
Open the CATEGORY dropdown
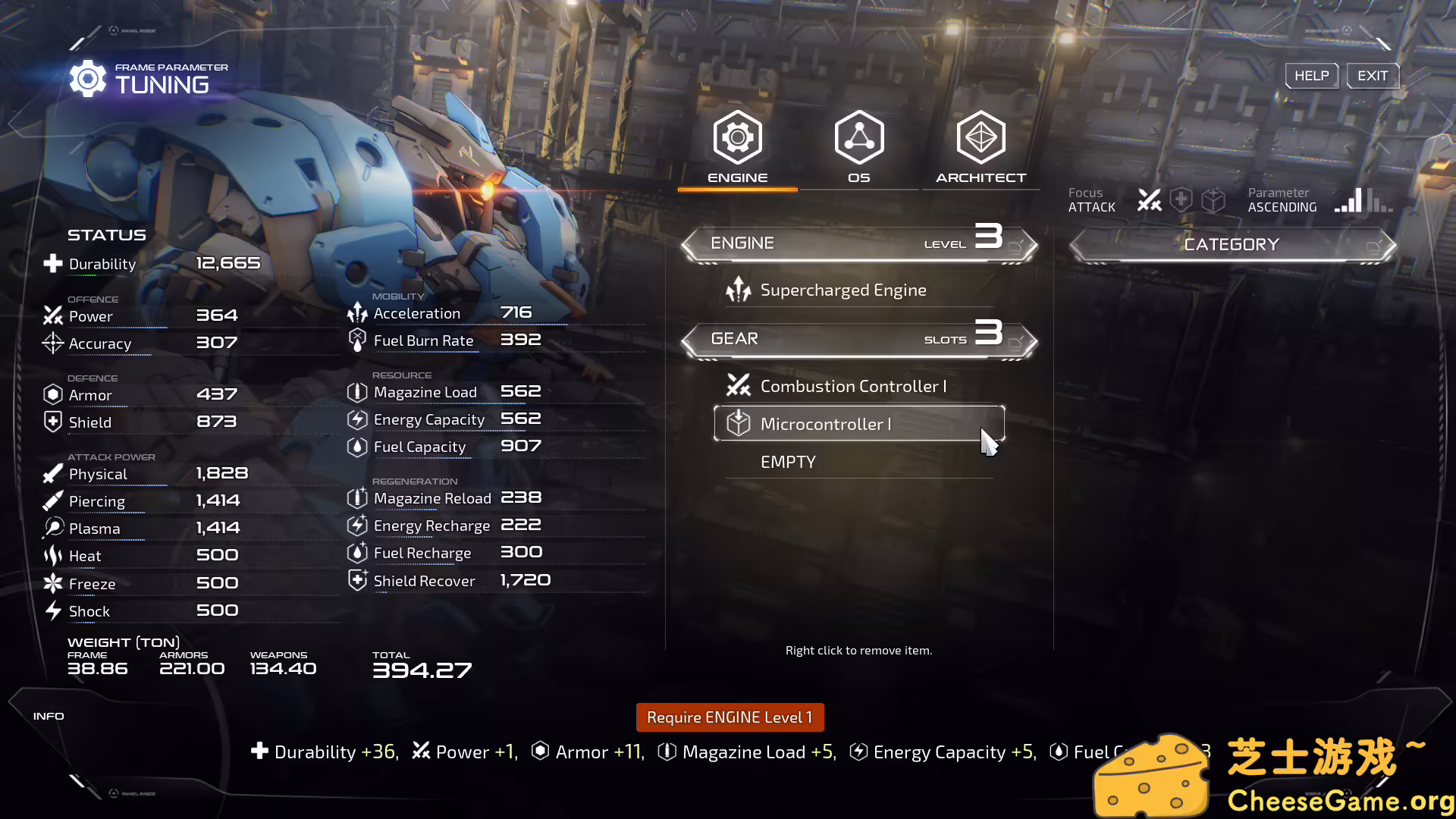click(1232, 243)
